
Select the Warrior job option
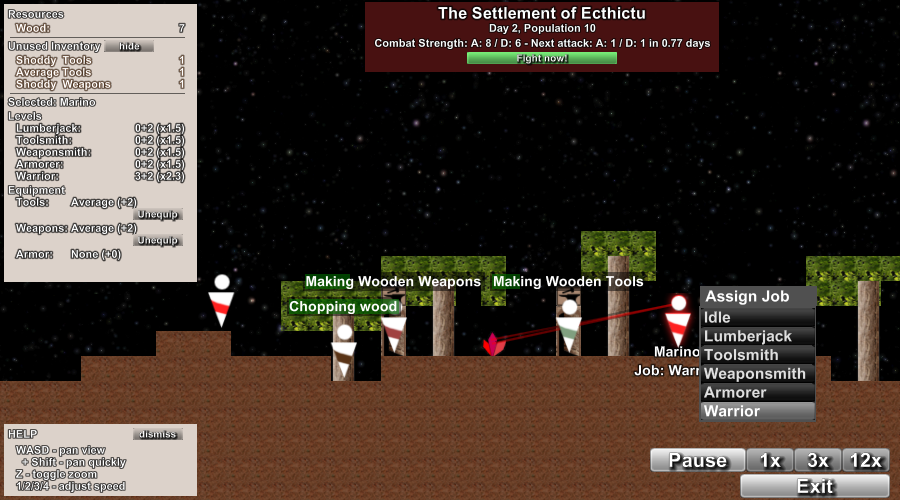click(757, 411)
